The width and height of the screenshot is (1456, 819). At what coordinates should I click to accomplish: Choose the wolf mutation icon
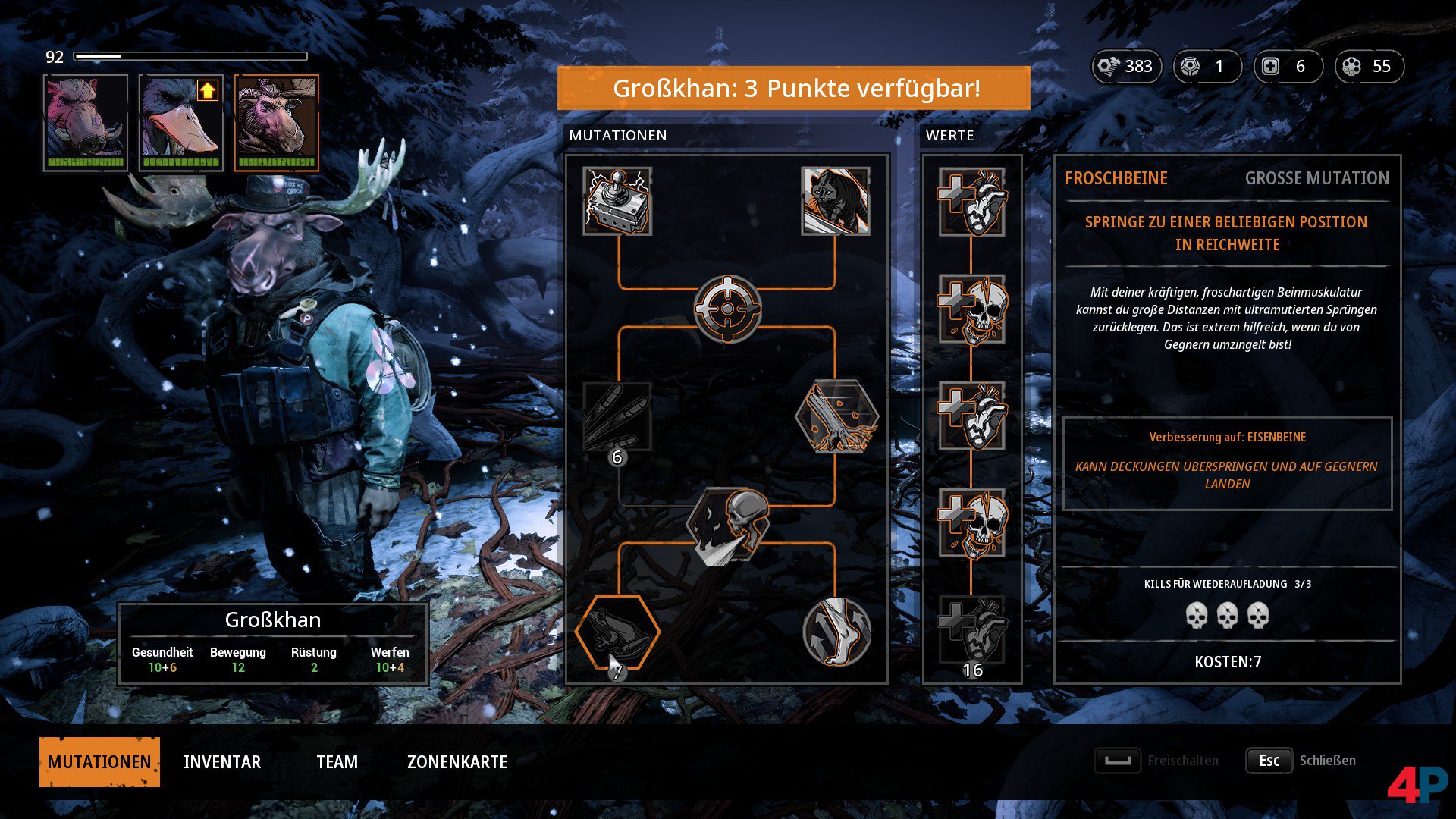coord(836,201)
